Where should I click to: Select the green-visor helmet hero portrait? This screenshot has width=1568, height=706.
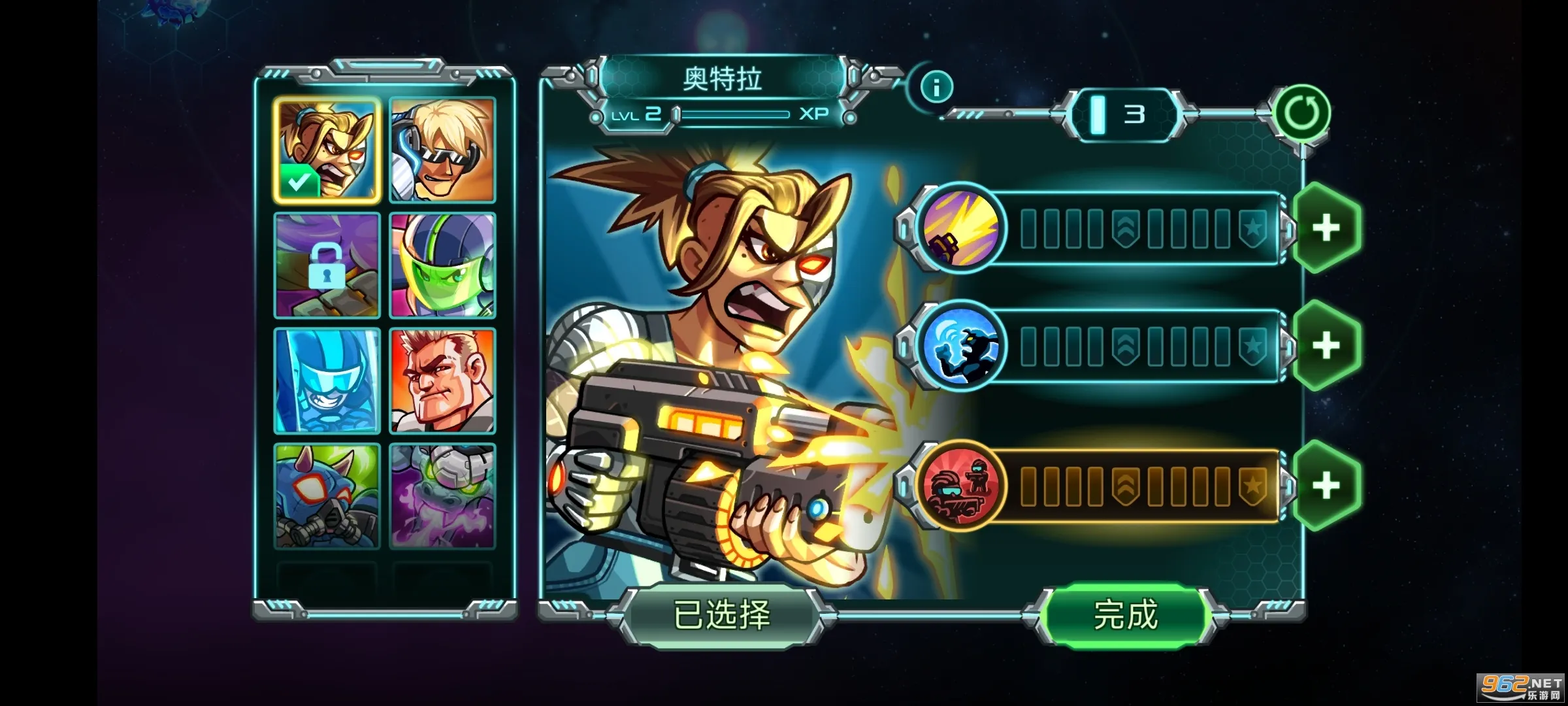click(442, 267)
